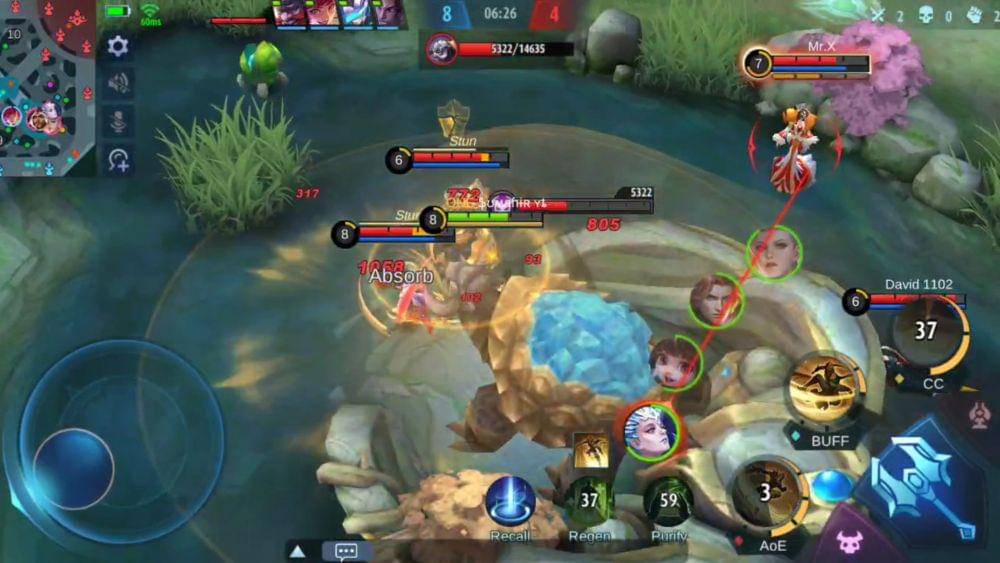1000x563 pixels.
Task: Toggle the muted speaker icon
Action: point(118,83)
